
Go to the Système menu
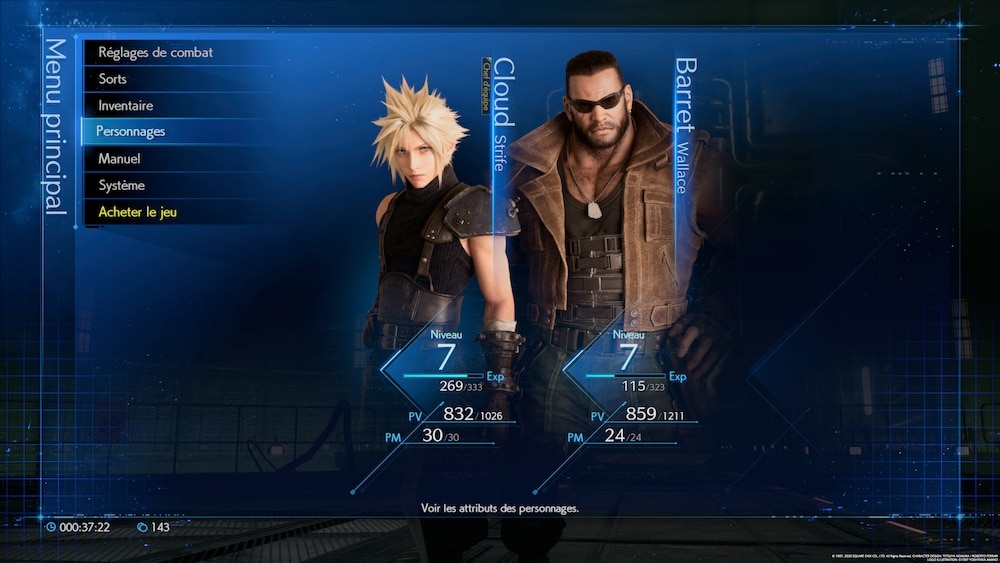[x=122, y=185]
